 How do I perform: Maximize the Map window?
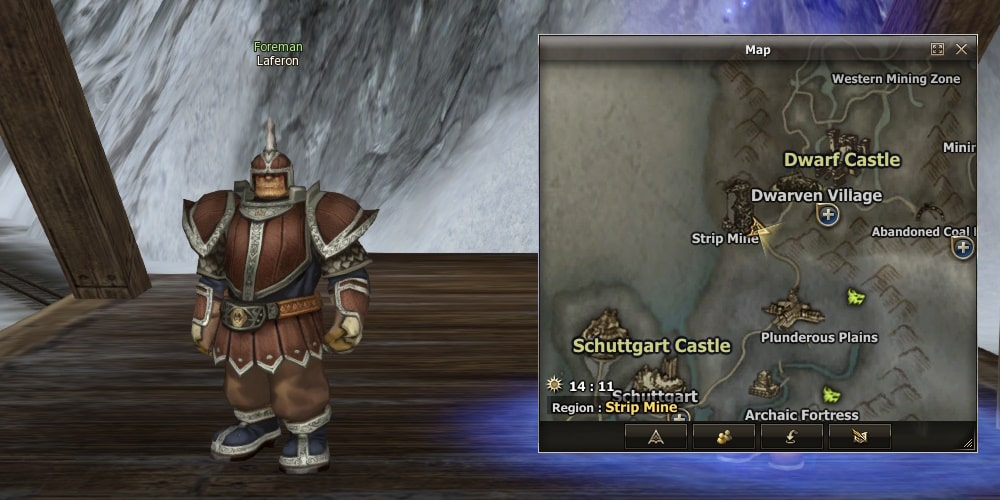(x=937, y=49)
